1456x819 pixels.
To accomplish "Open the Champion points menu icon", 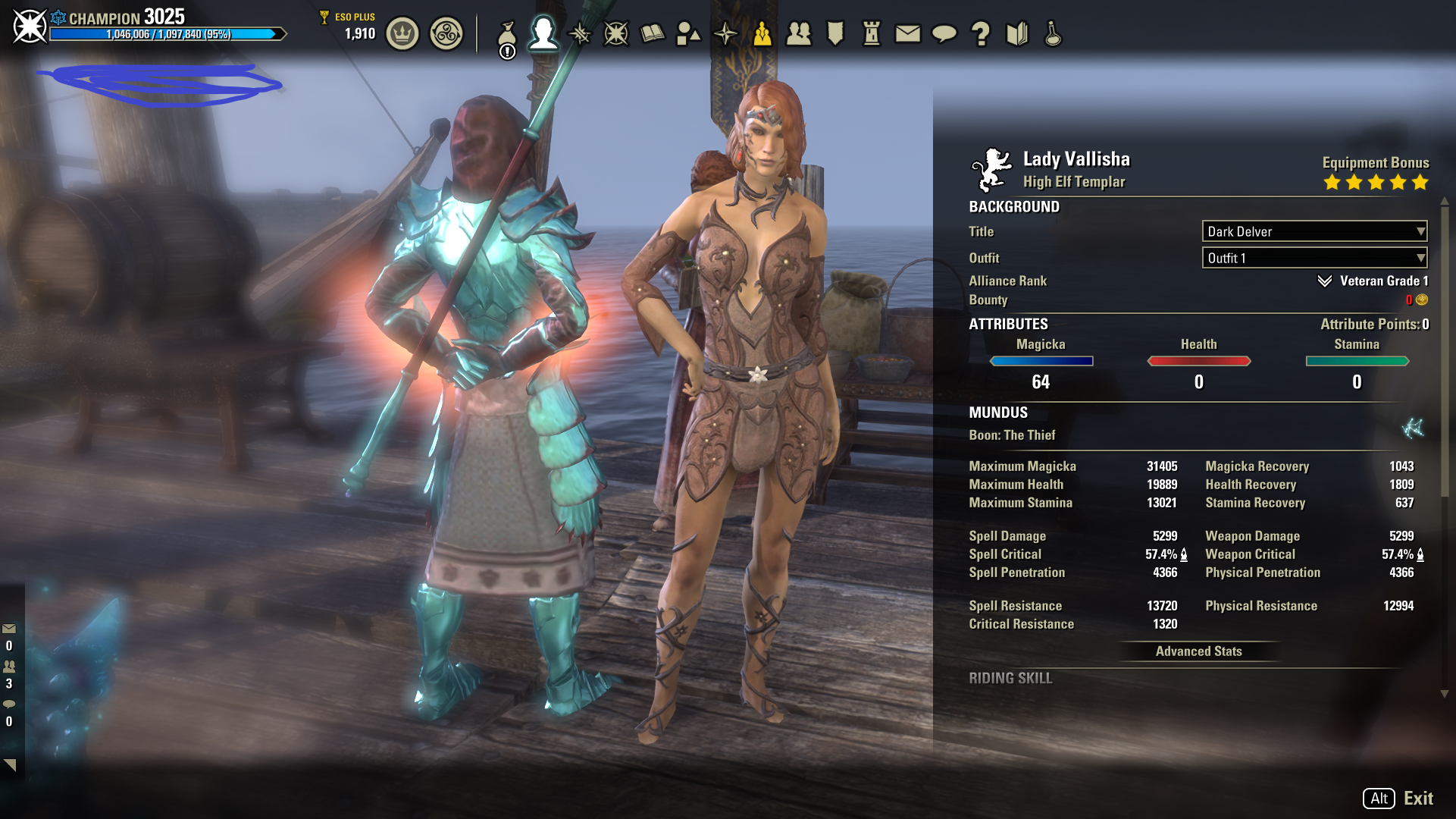I will pyautogui.click(x=616, y=34).
